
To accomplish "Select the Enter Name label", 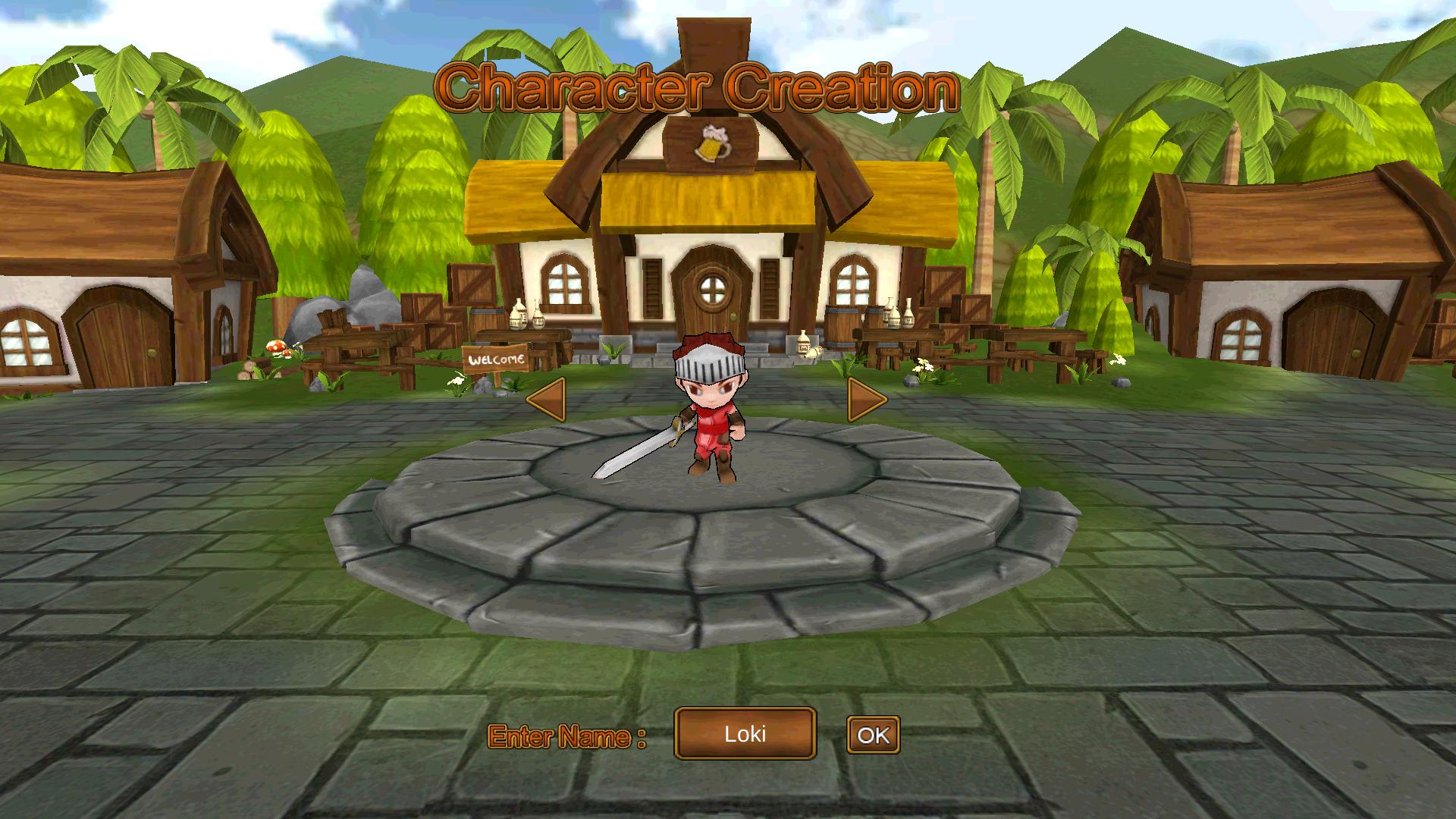I will point(567,734).
